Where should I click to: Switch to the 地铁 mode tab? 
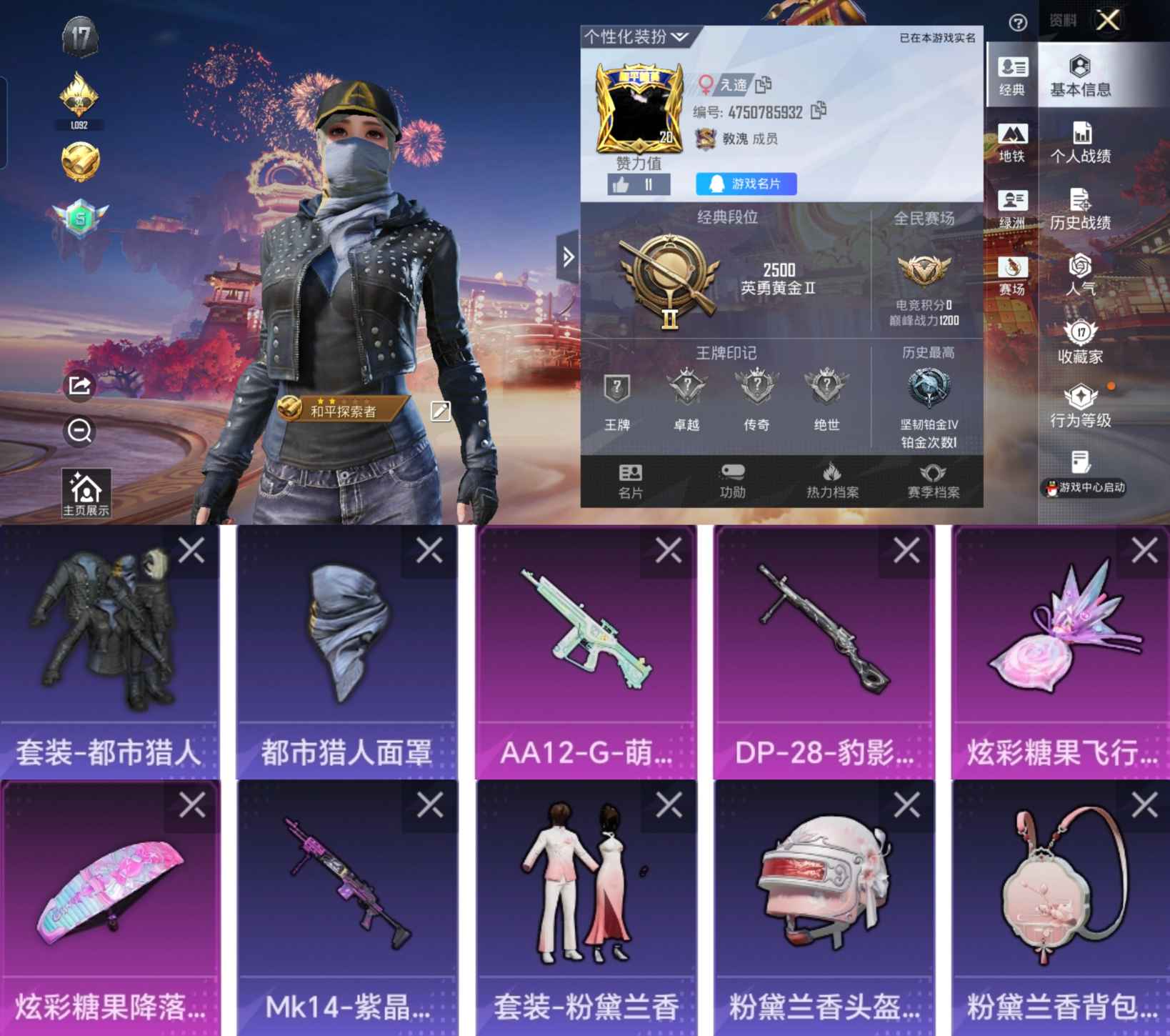click(1014, 141)
